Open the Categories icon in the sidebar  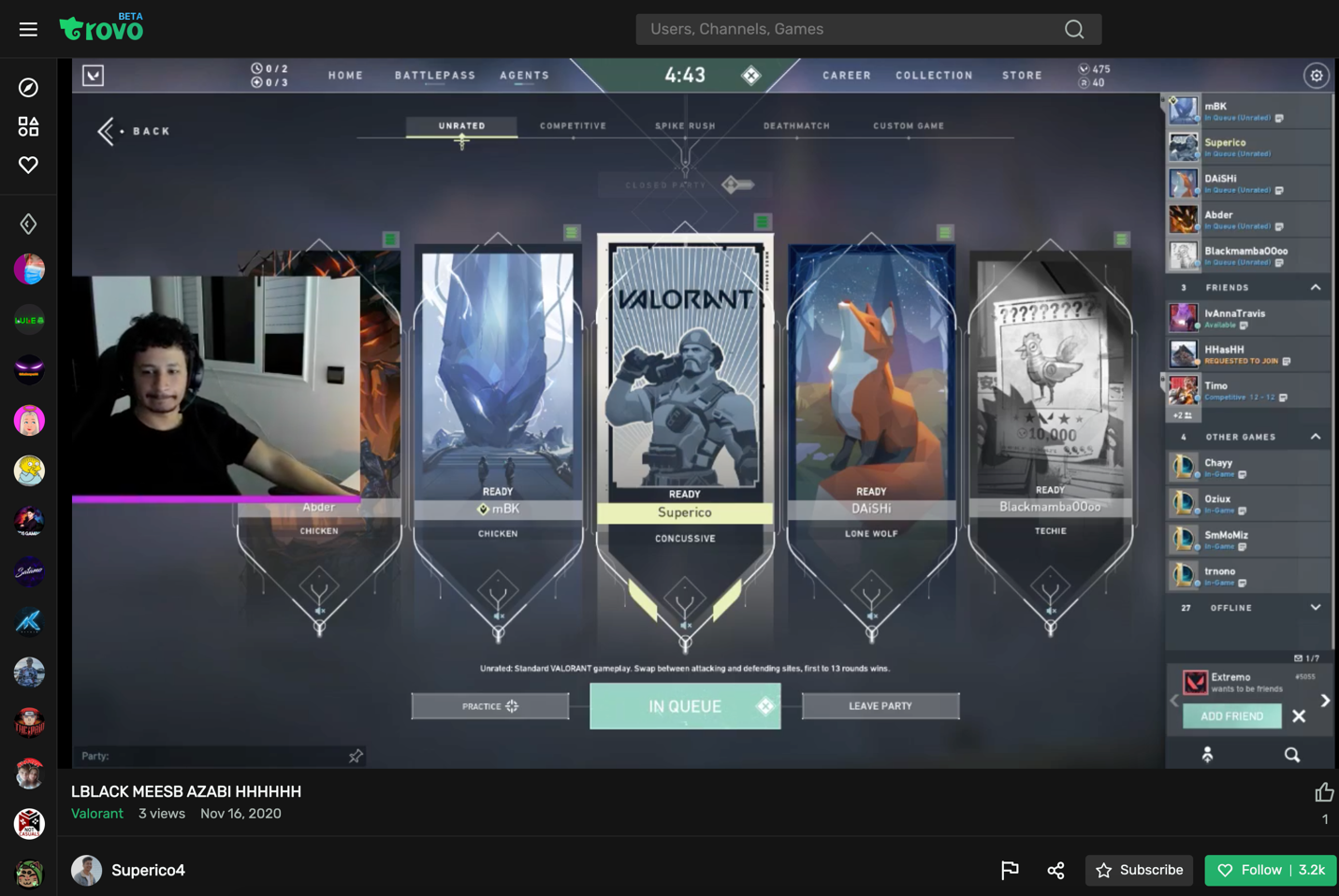(x=28, y=125)
